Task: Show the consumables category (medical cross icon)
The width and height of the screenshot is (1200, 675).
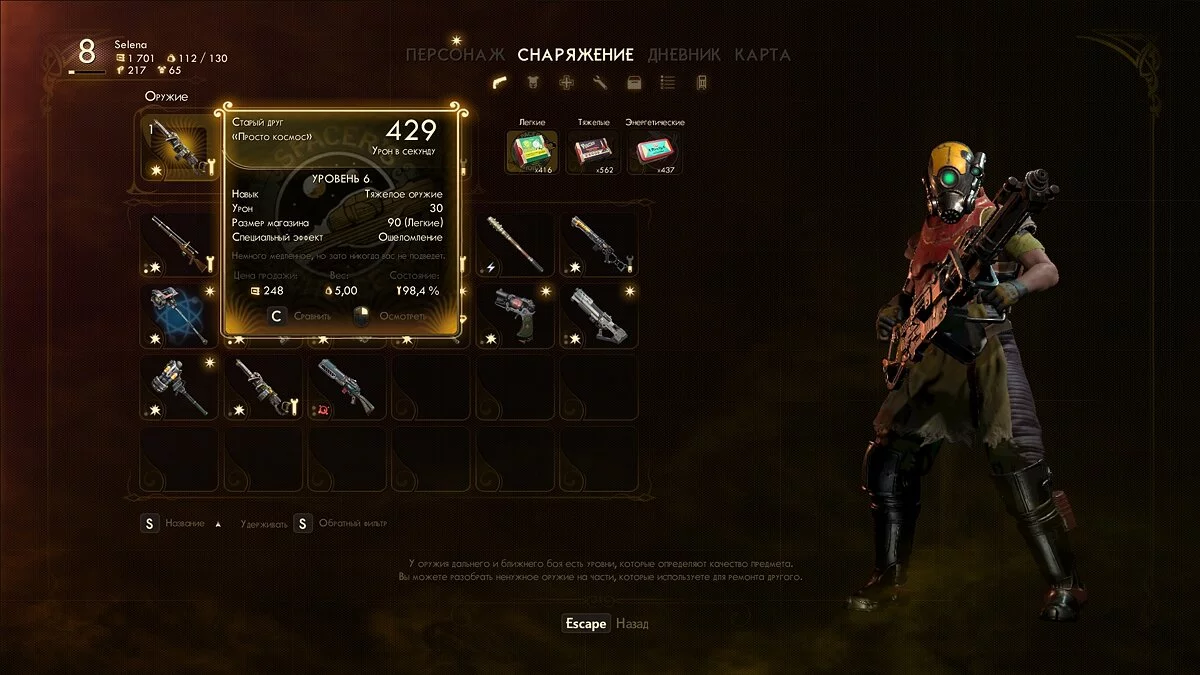Action: click(566, 83)
